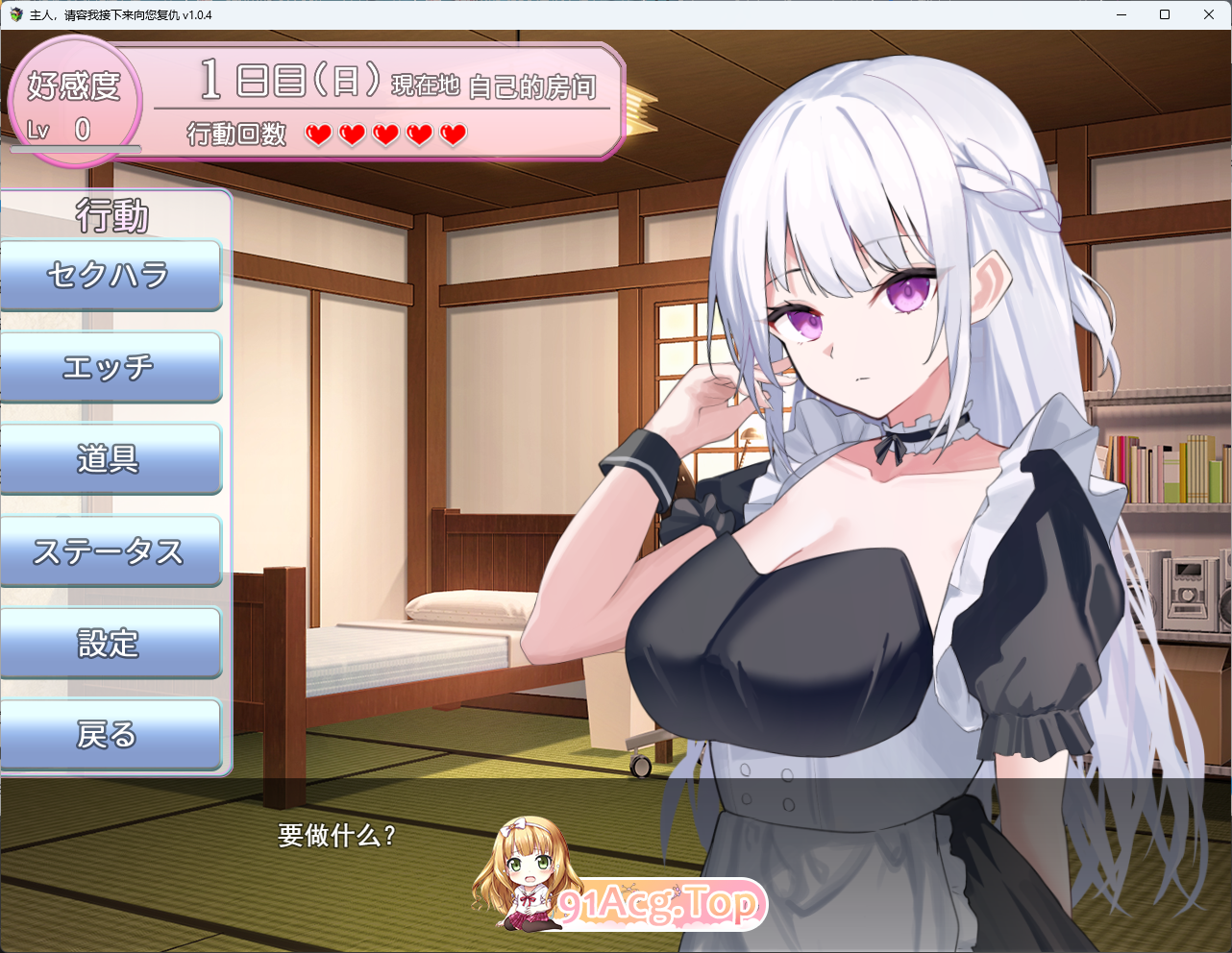Select the セクハラ action
The width and height of the screenshot is (1232, 953).
point(111,276)
